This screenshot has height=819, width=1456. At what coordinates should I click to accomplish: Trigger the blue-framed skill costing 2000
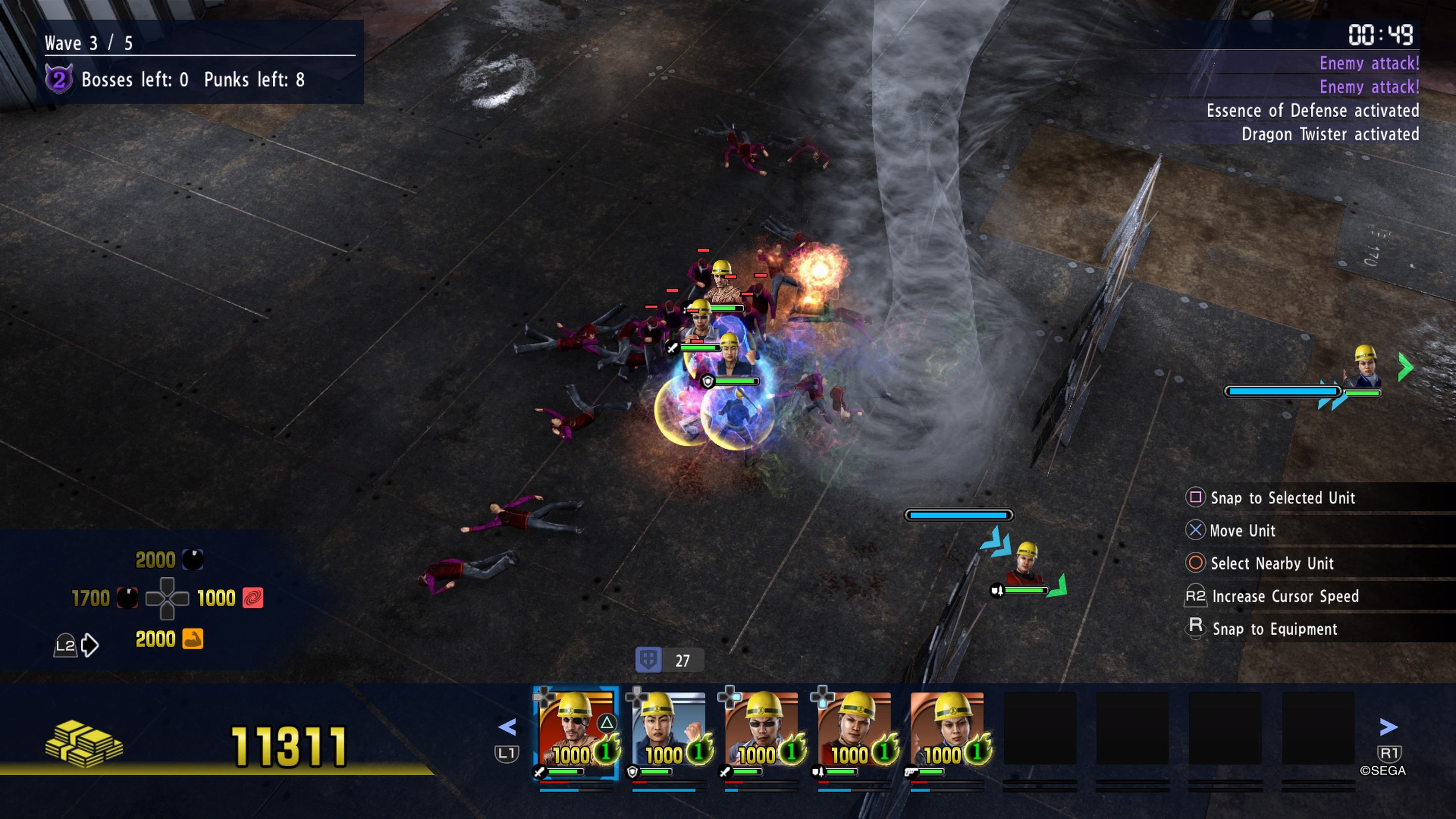pos(193,560)
